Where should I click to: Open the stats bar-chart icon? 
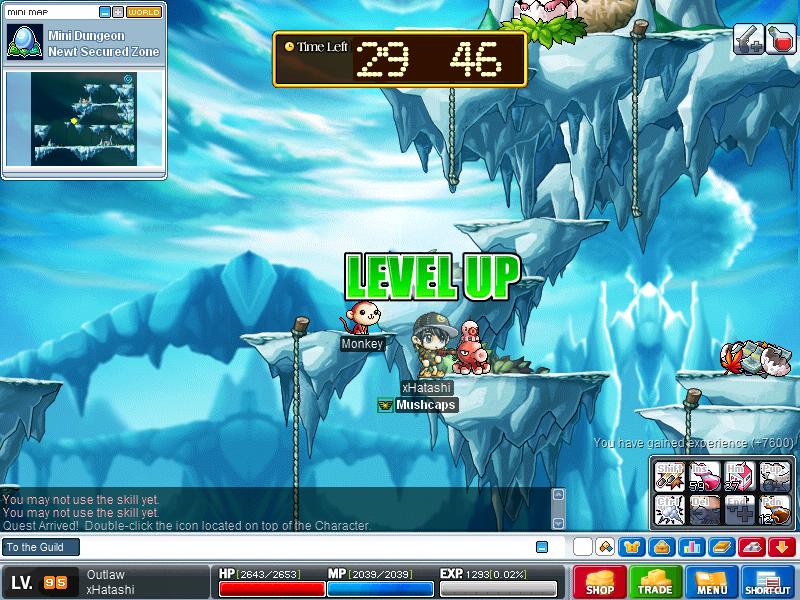point(690,547)
